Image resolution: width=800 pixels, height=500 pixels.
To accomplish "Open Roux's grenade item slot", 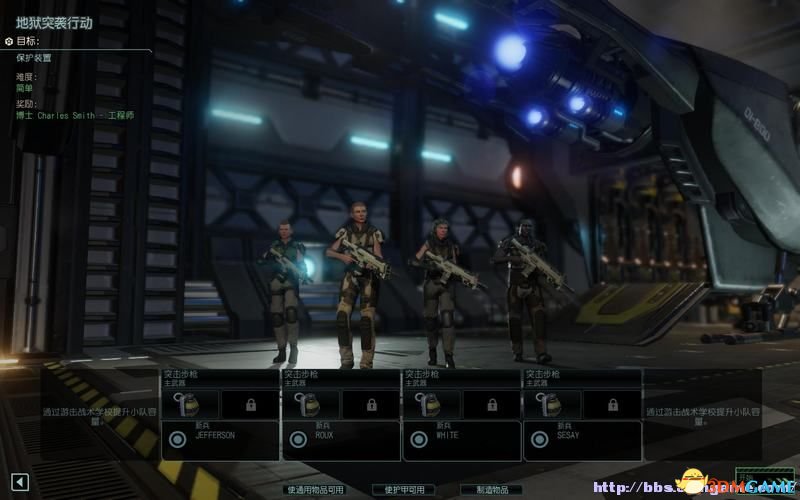I will (x=309, y=404).
